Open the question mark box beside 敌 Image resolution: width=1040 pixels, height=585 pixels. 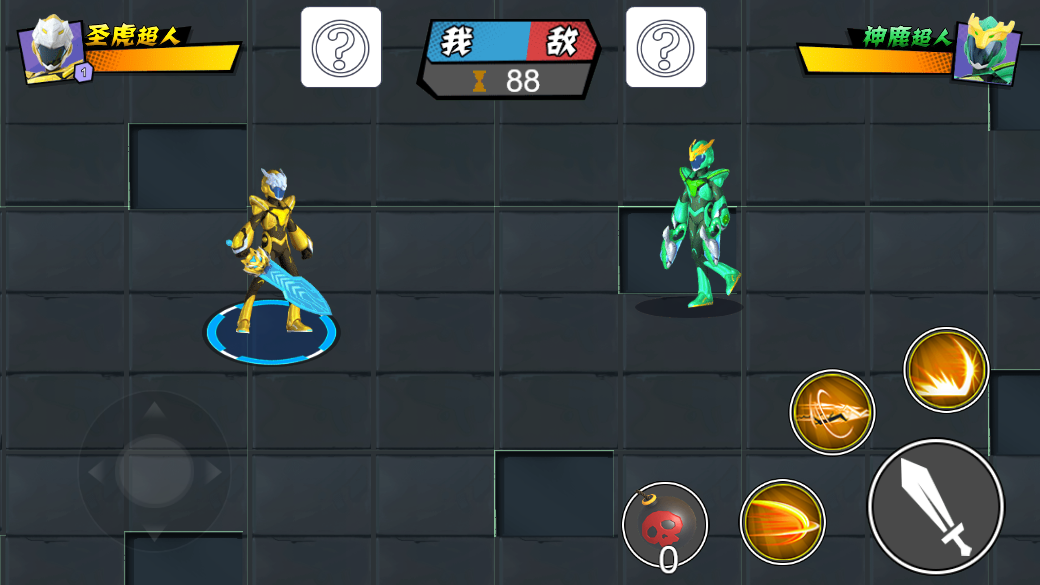coord(666,47)
